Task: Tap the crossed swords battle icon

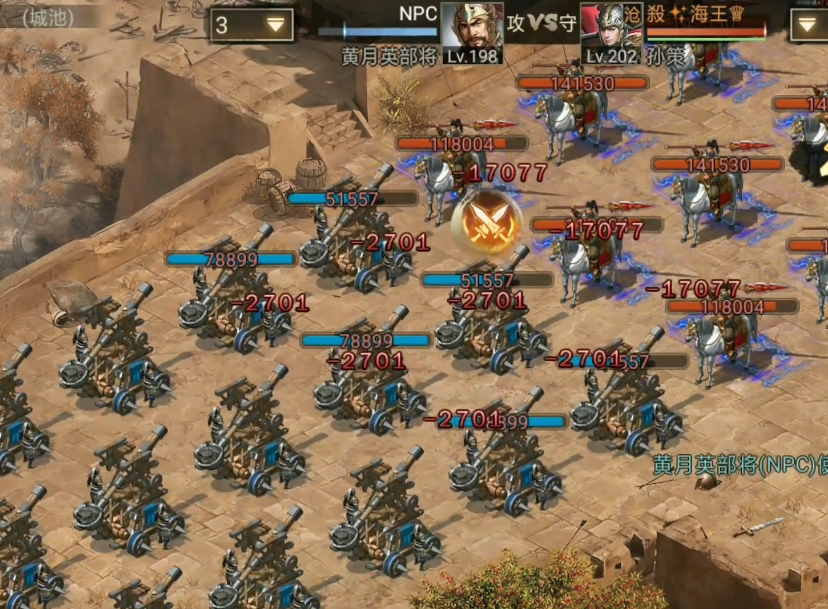Action: (489, 222)
